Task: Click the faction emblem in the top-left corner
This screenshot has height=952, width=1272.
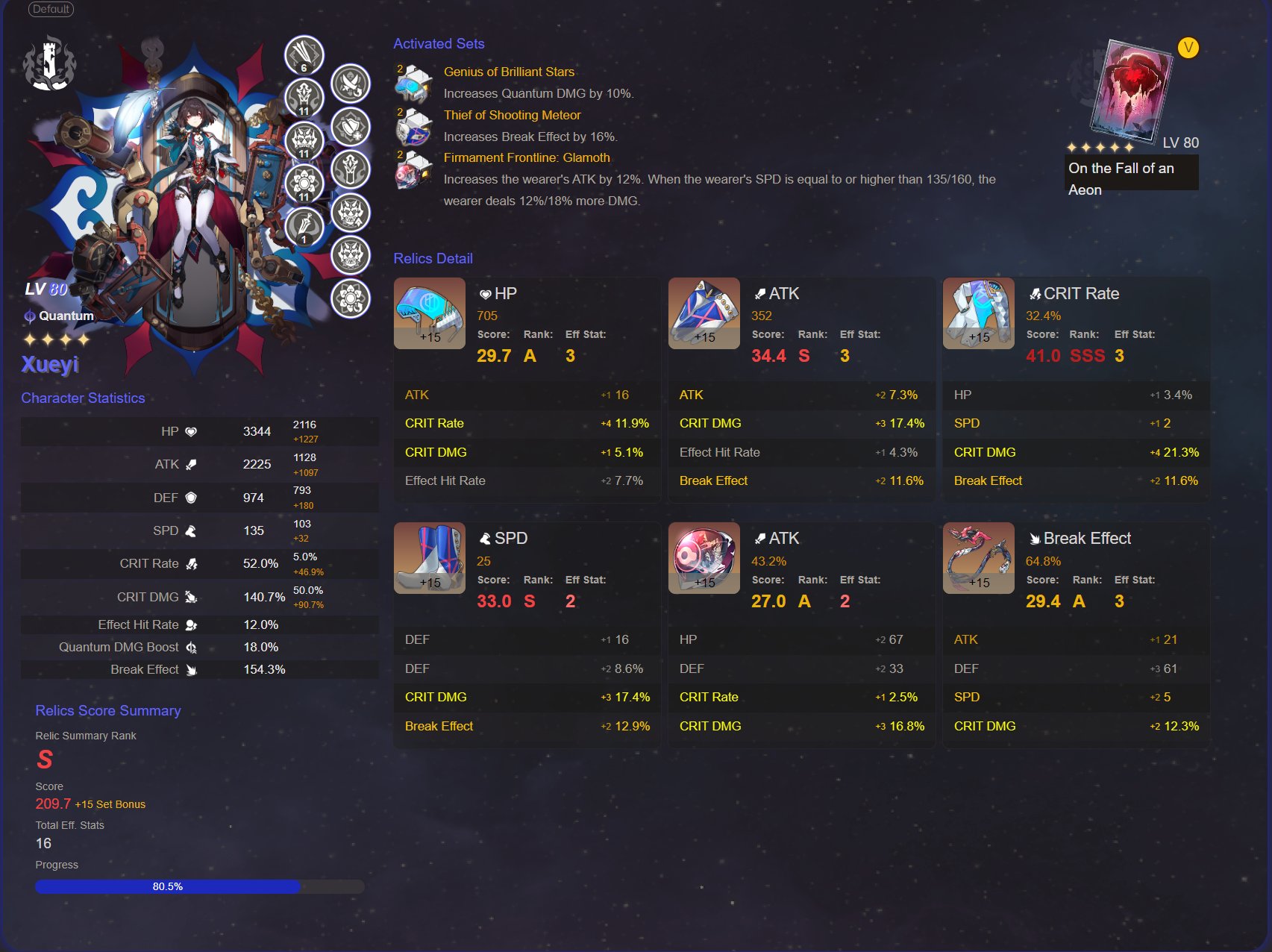Action: 51,63
